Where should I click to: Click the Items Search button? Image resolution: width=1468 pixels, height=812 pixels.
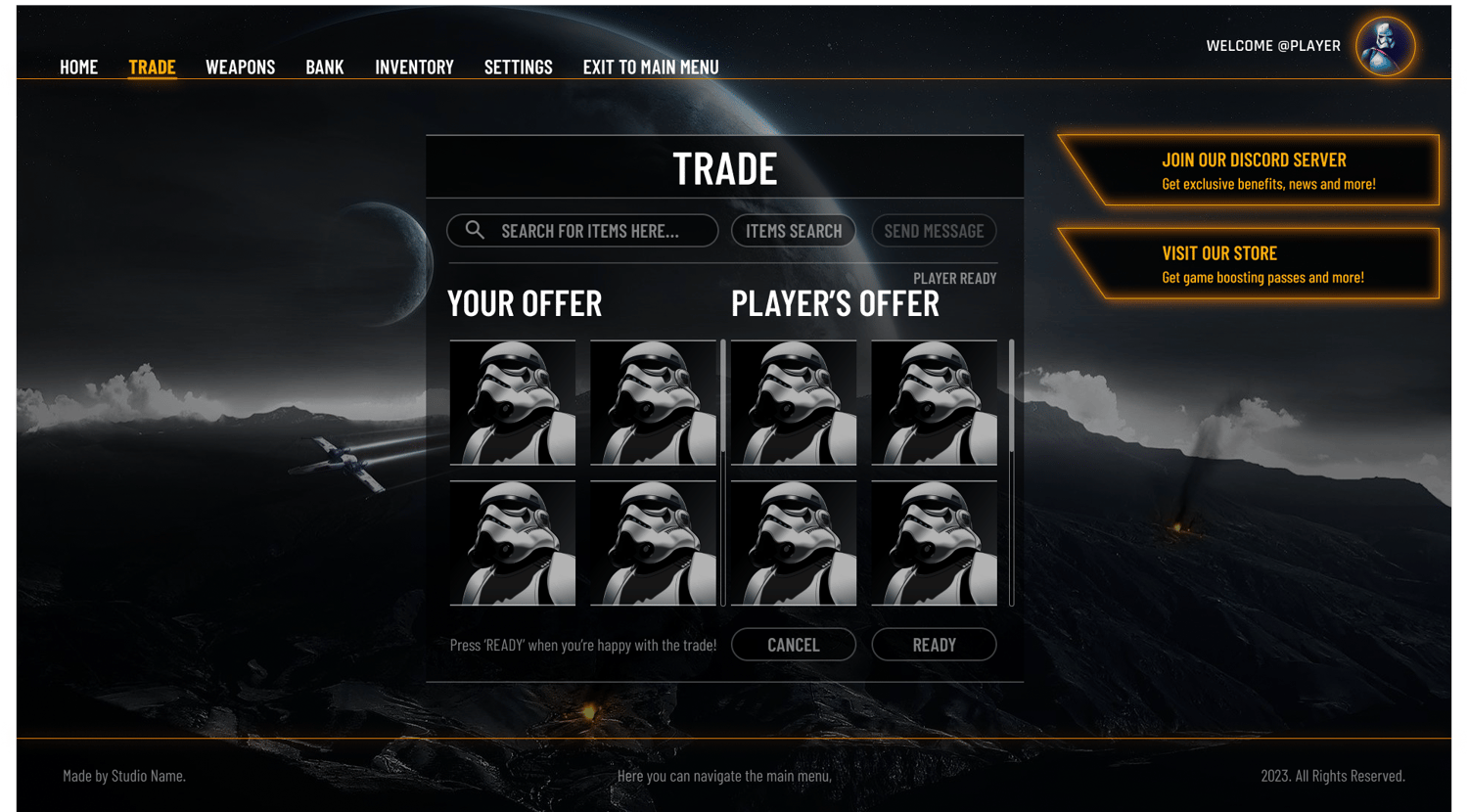tap(794, 231)
